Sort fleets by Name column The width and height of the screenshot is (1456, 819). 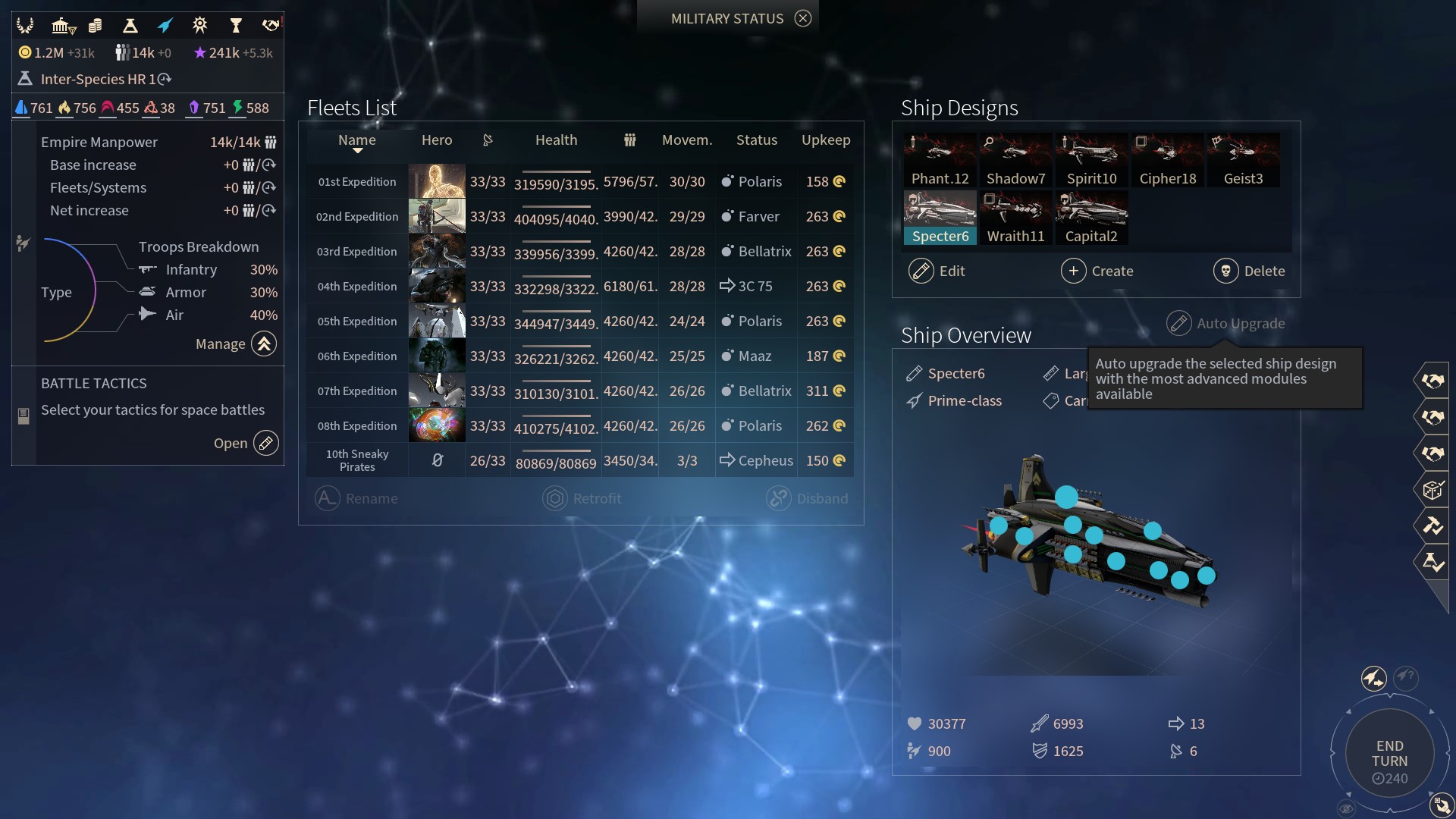[x=356, y=140]
